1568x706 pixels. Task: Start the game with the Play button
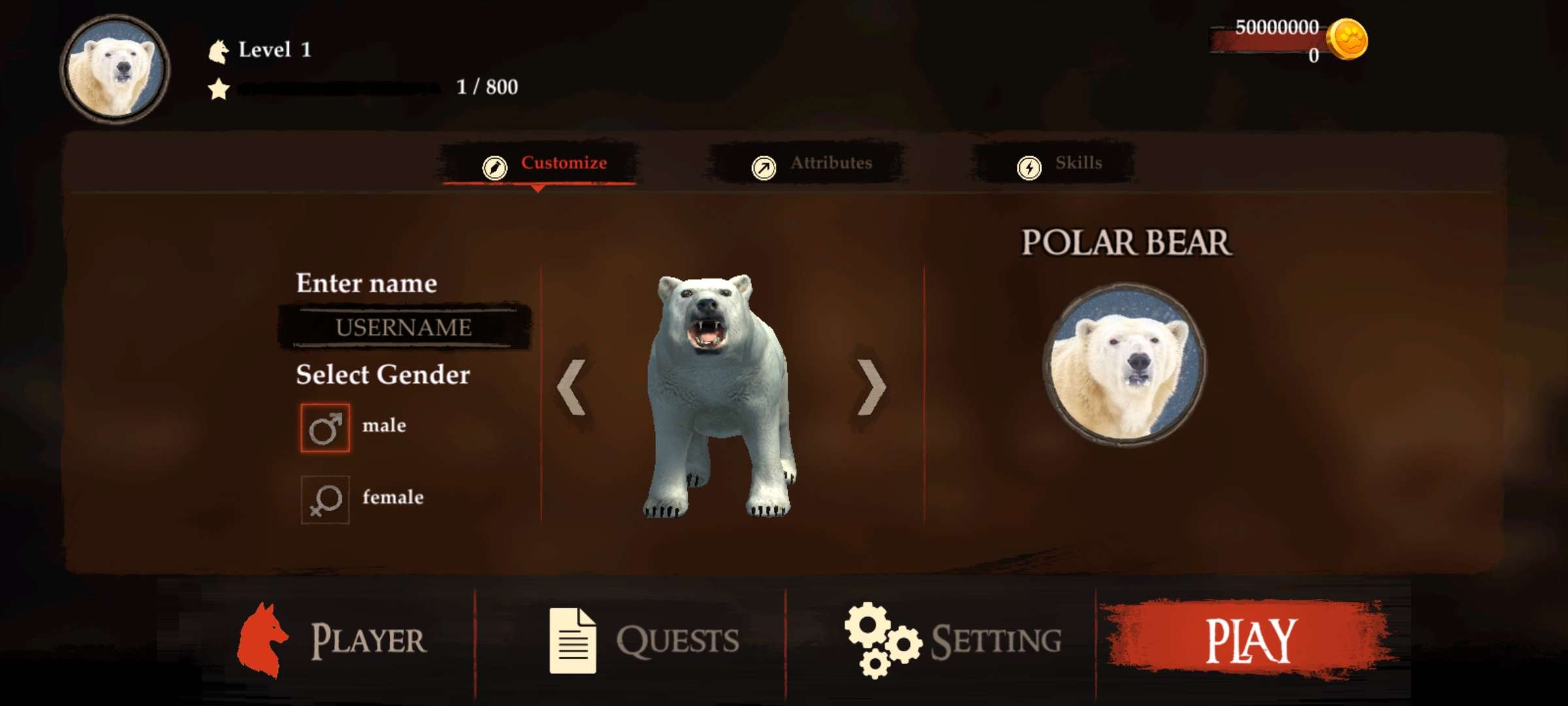(1249, 640)
